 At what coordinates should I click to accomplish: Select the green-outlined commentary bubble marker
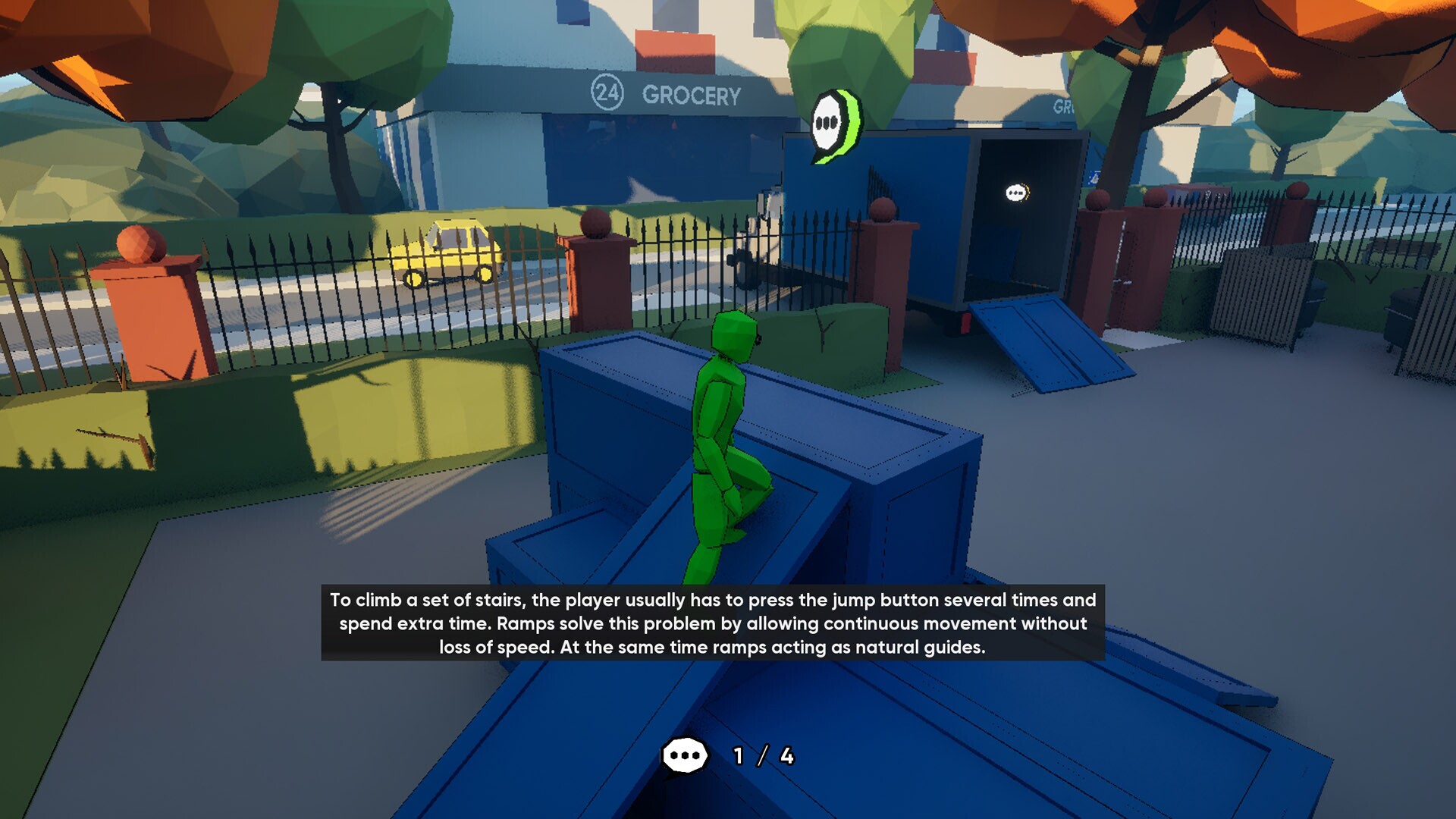coord(833,124)
